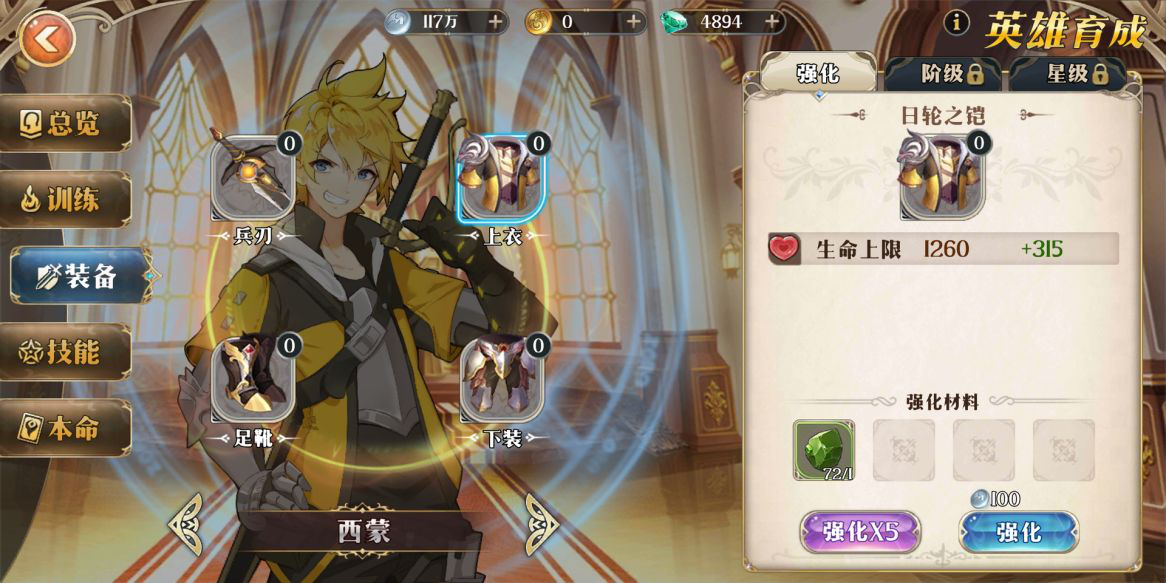Switch to the locked 星级 tab
Image resolution: width=1166 pixels, height=583 pixels.
pos(1068,73)
